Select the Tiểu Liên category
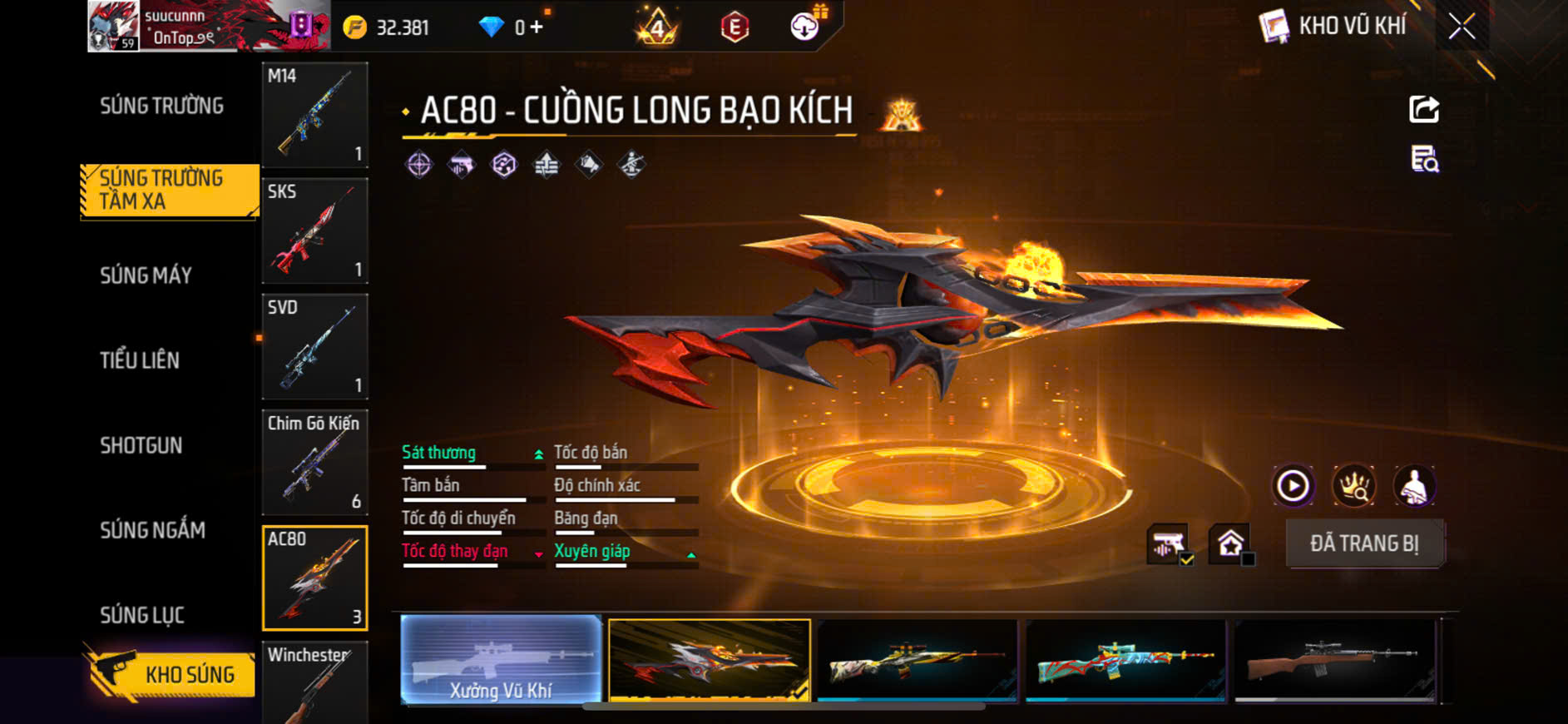The width and height of the screenshot is (1568, 724). [140, 360]
